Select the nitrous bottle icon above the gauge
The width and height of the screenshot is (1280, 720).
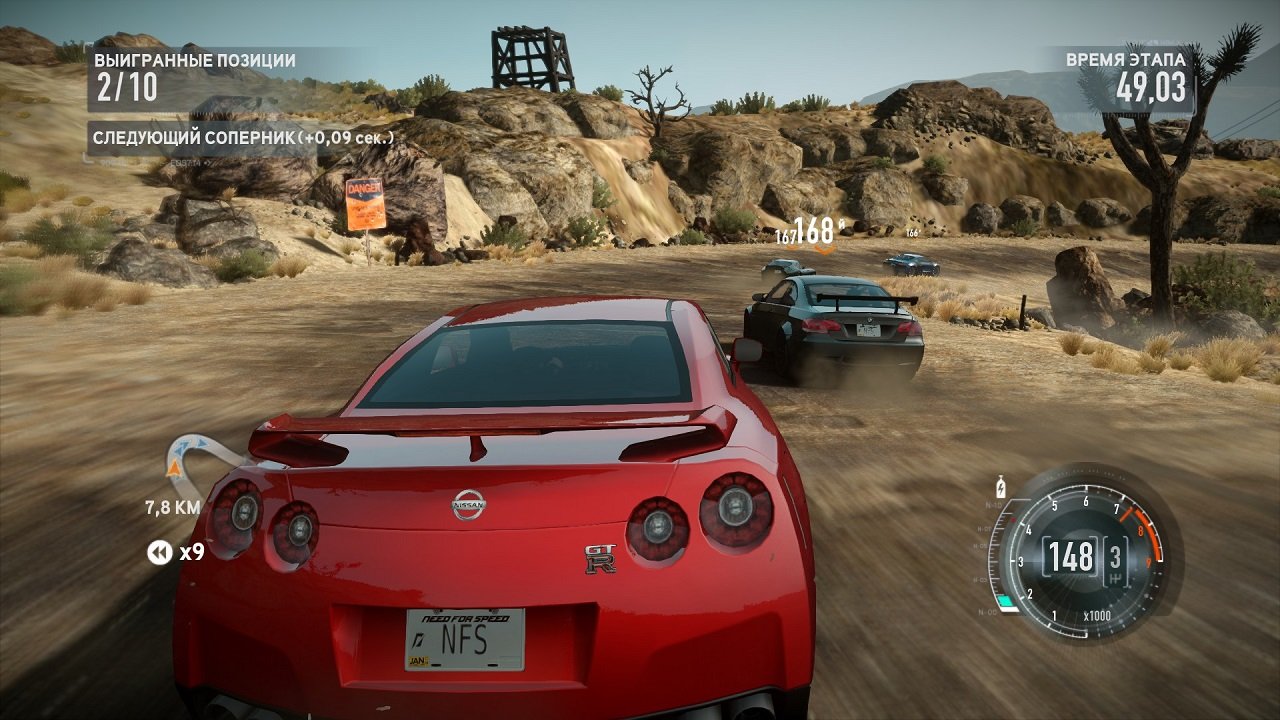coord(1001,487)
